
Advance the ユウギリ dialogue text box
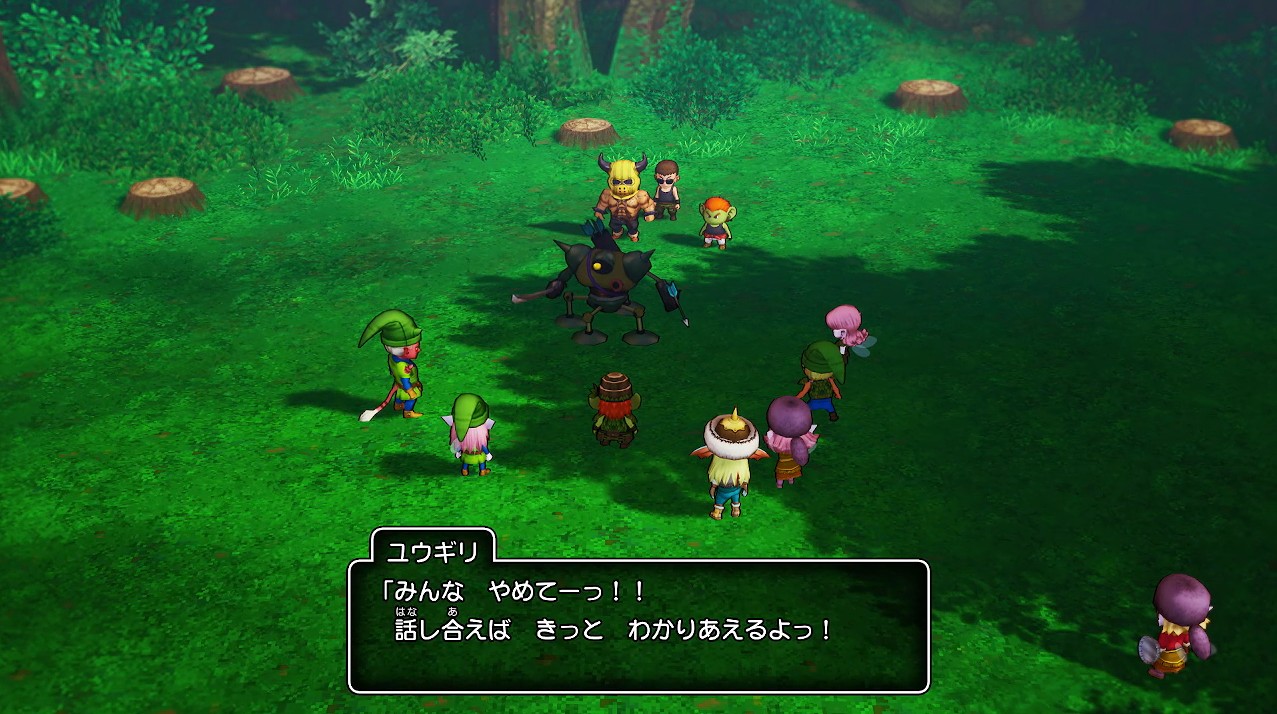point(638,625)
